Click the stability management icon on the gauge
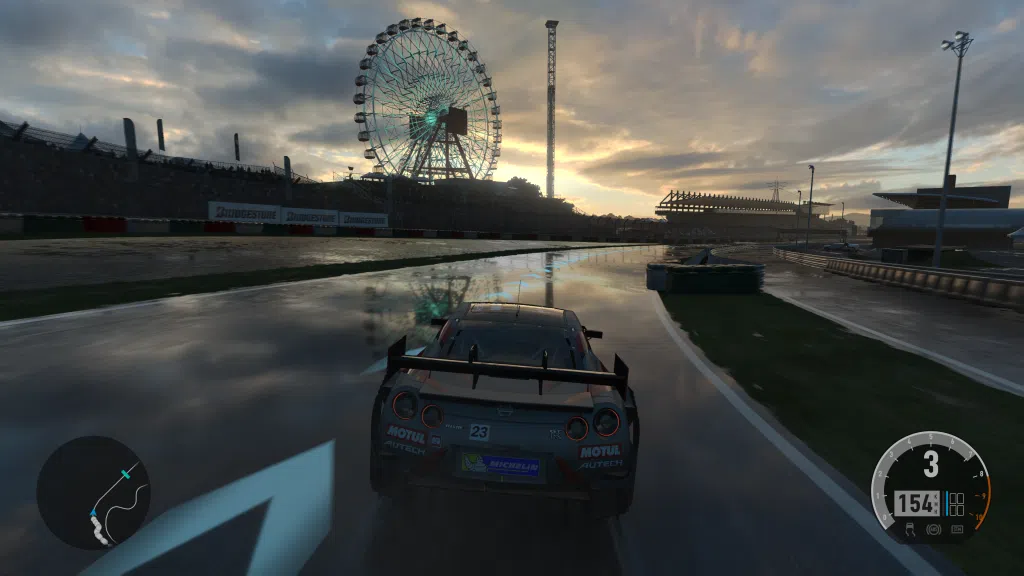This screenshot has height=576, width=1024. point(957,528)
